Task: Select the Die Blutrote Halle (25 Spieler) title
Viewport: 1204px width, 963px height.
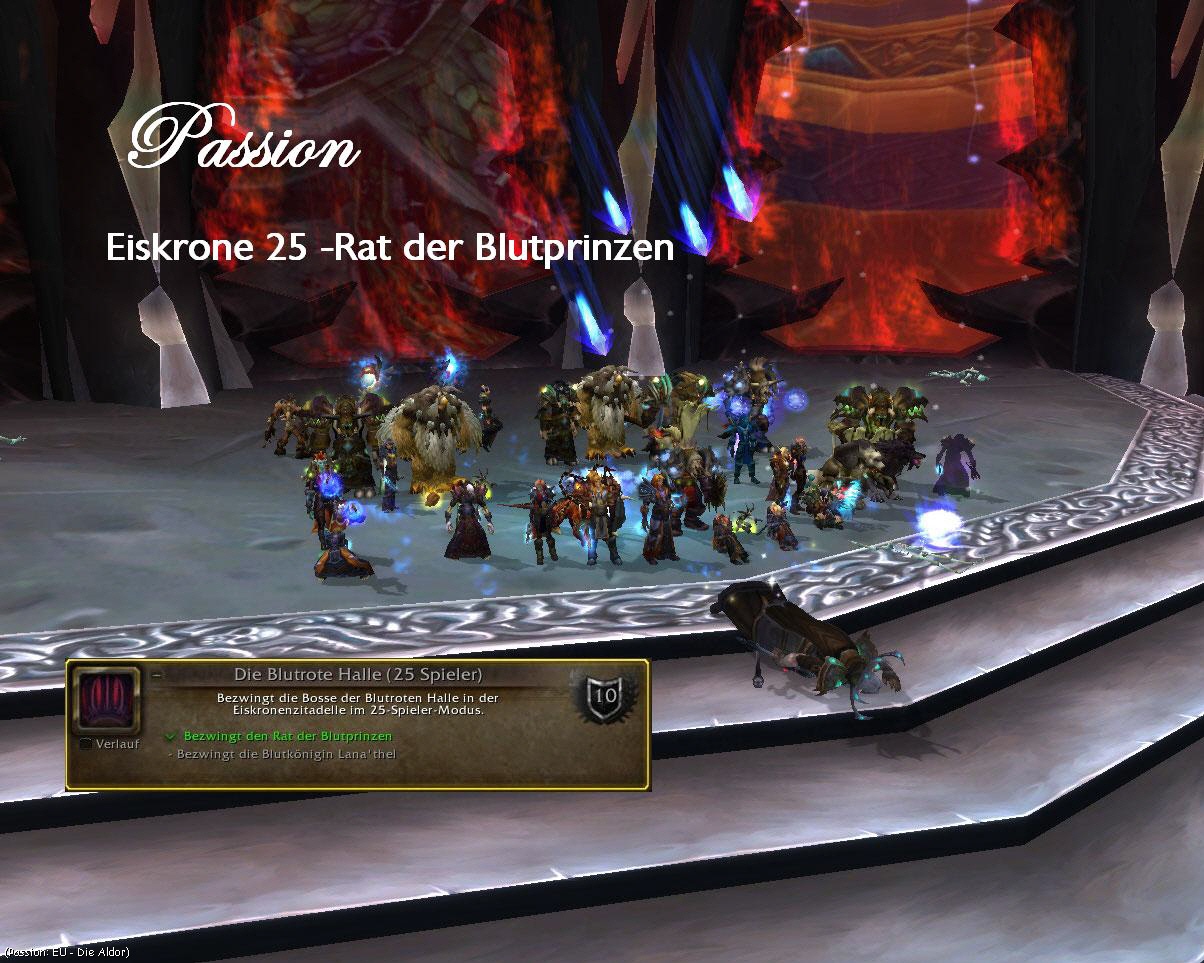Action: click(x=357, y=674)
